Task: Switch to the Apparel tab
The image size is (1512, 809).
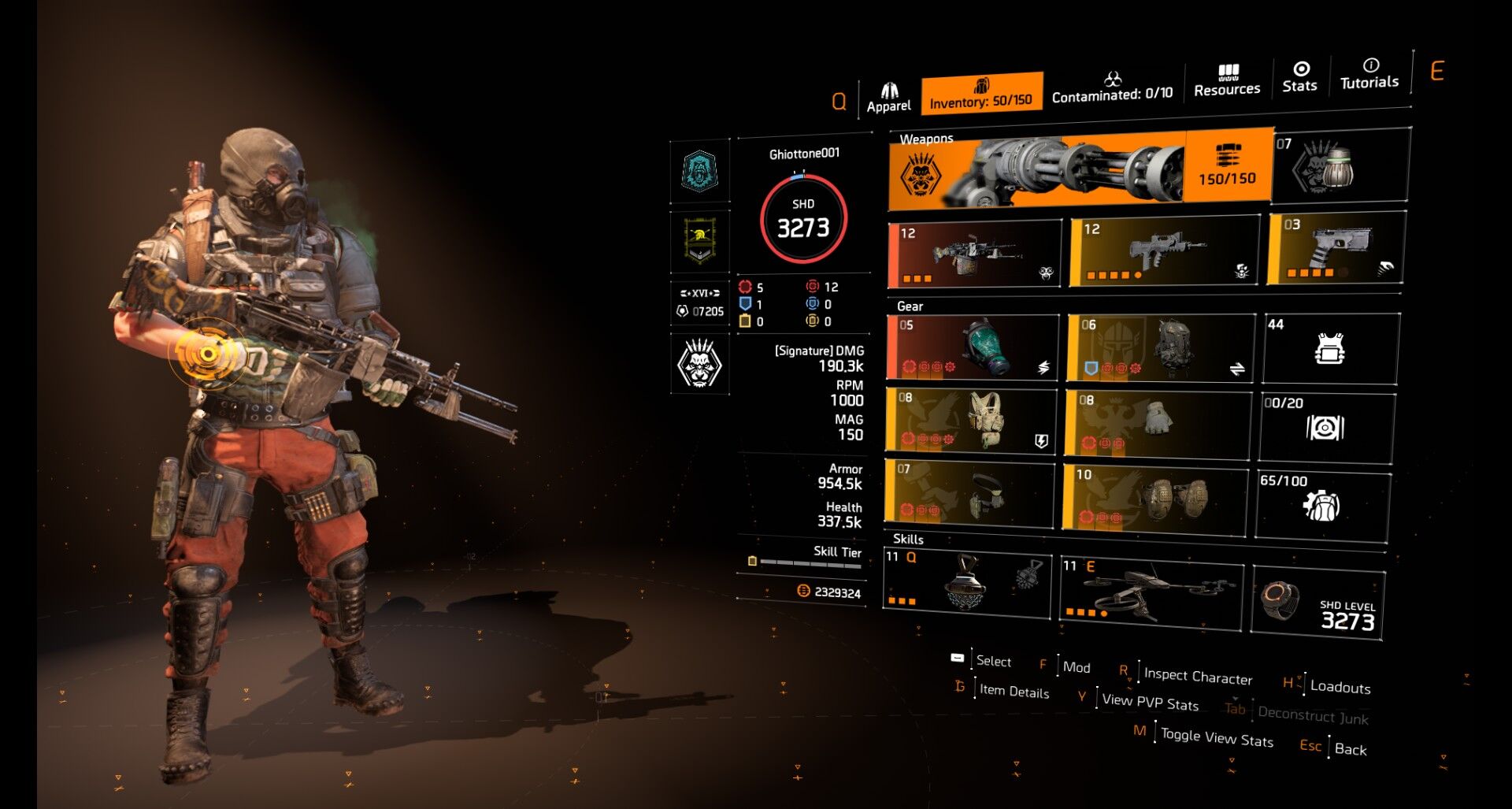Action: coord(888,98)
